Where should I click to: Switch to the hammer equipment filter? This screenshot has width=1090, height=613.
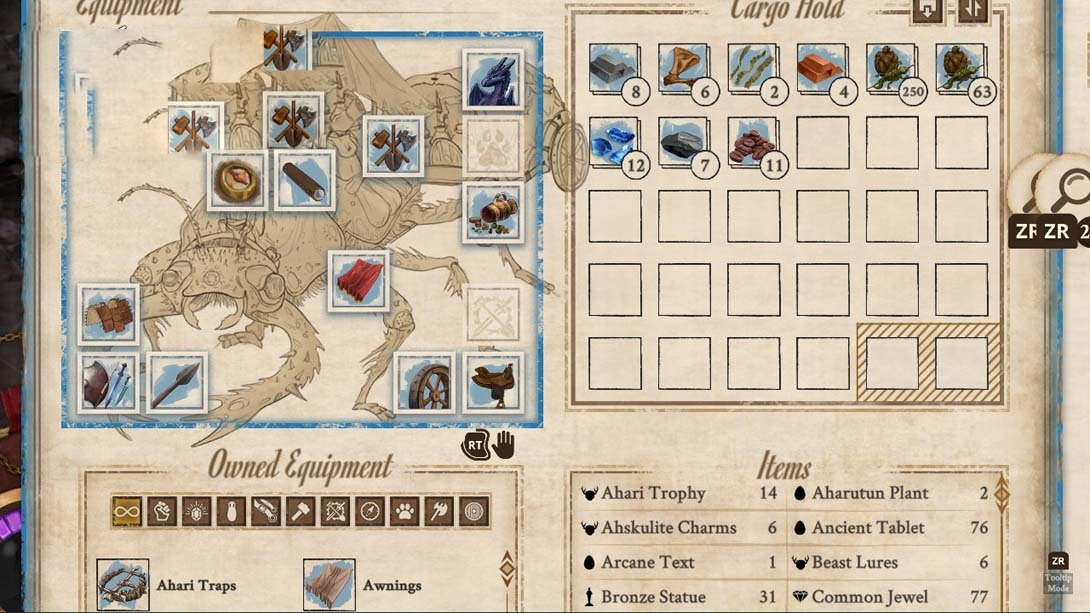(300, 511)
